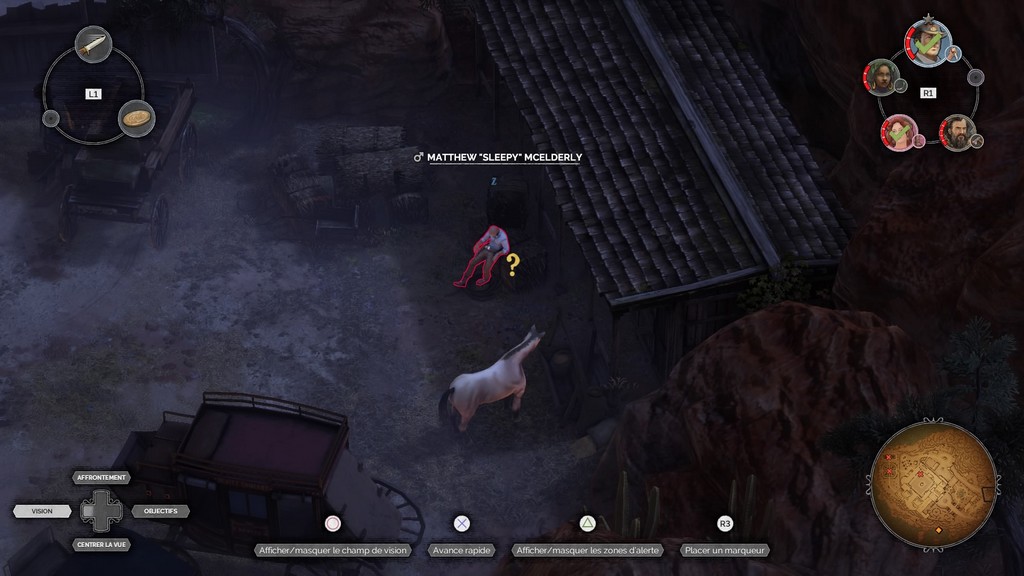Open the circular minimap
This screenshot has height=576, width=1024.
pyautogui.click(x=933, y=484)
